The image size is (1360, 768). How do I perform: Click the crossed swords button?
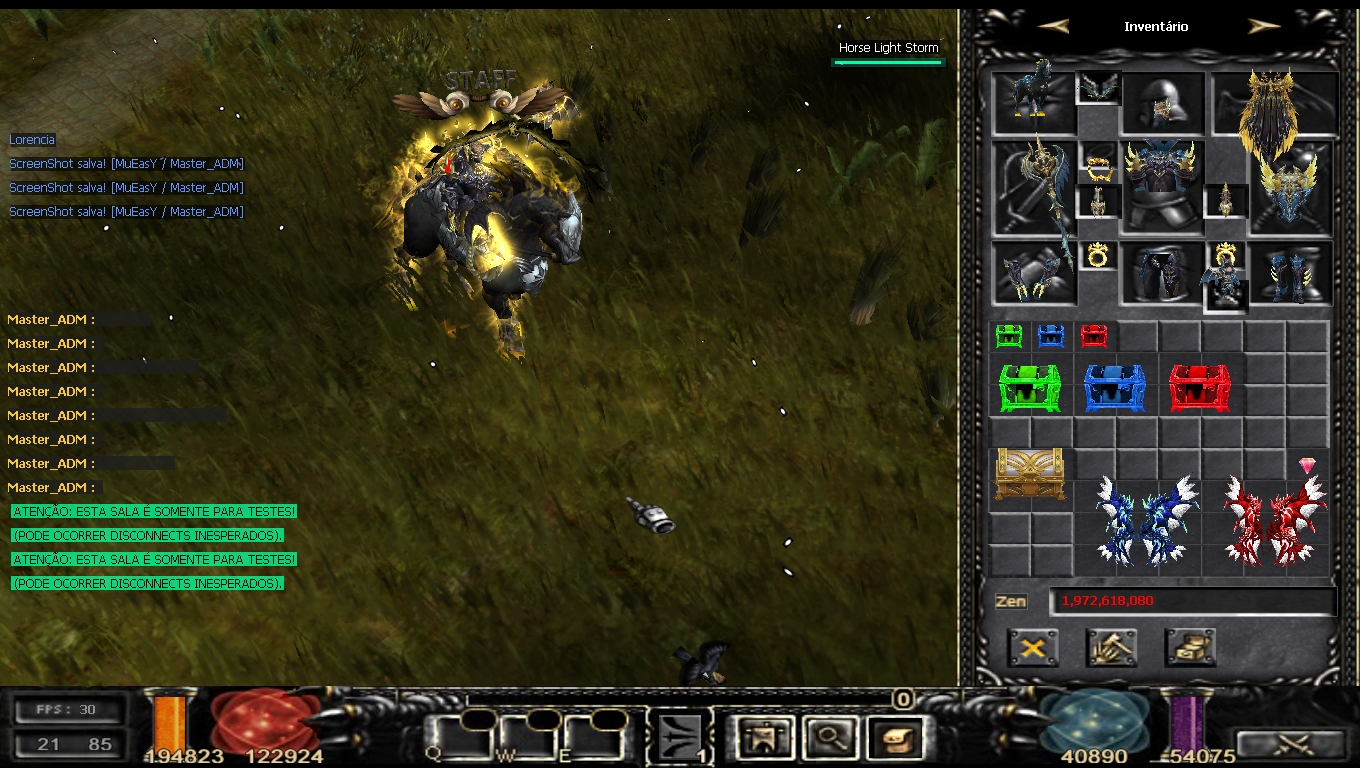1292,745
